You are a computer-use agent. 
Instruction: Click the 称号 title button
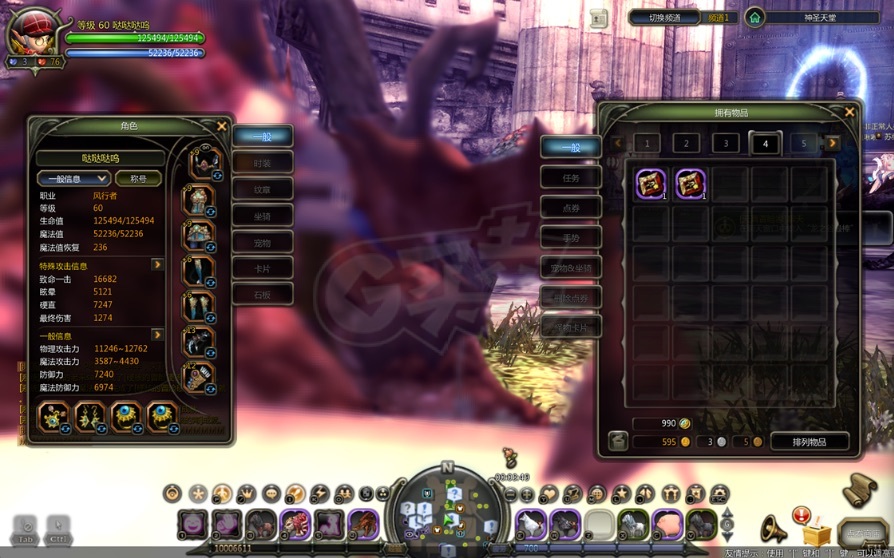click(138, 179)
